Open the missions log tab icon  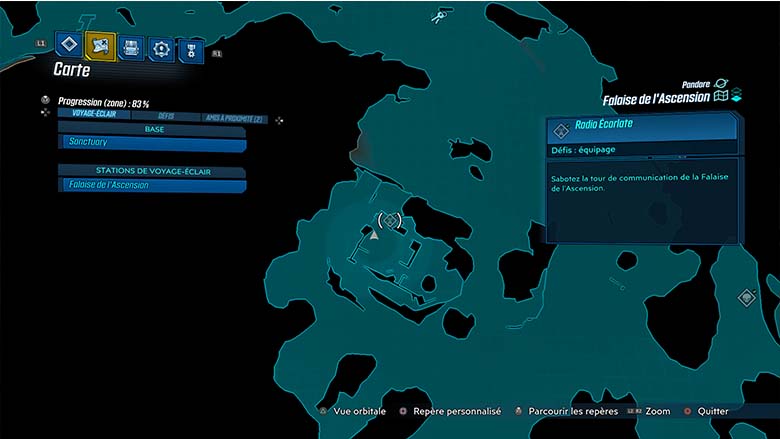coord(69,45)
